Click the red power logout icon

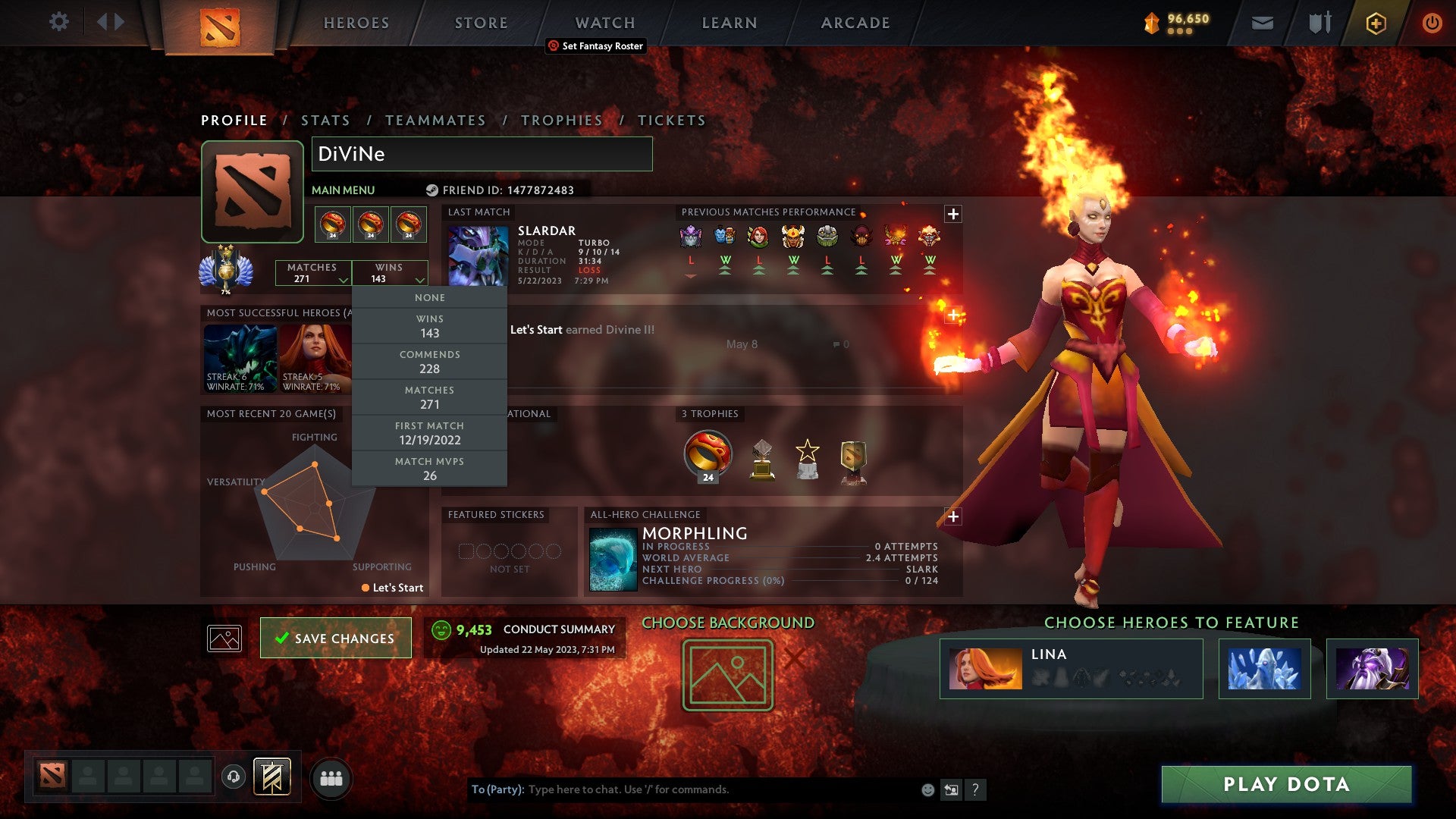click(1432, 23)
